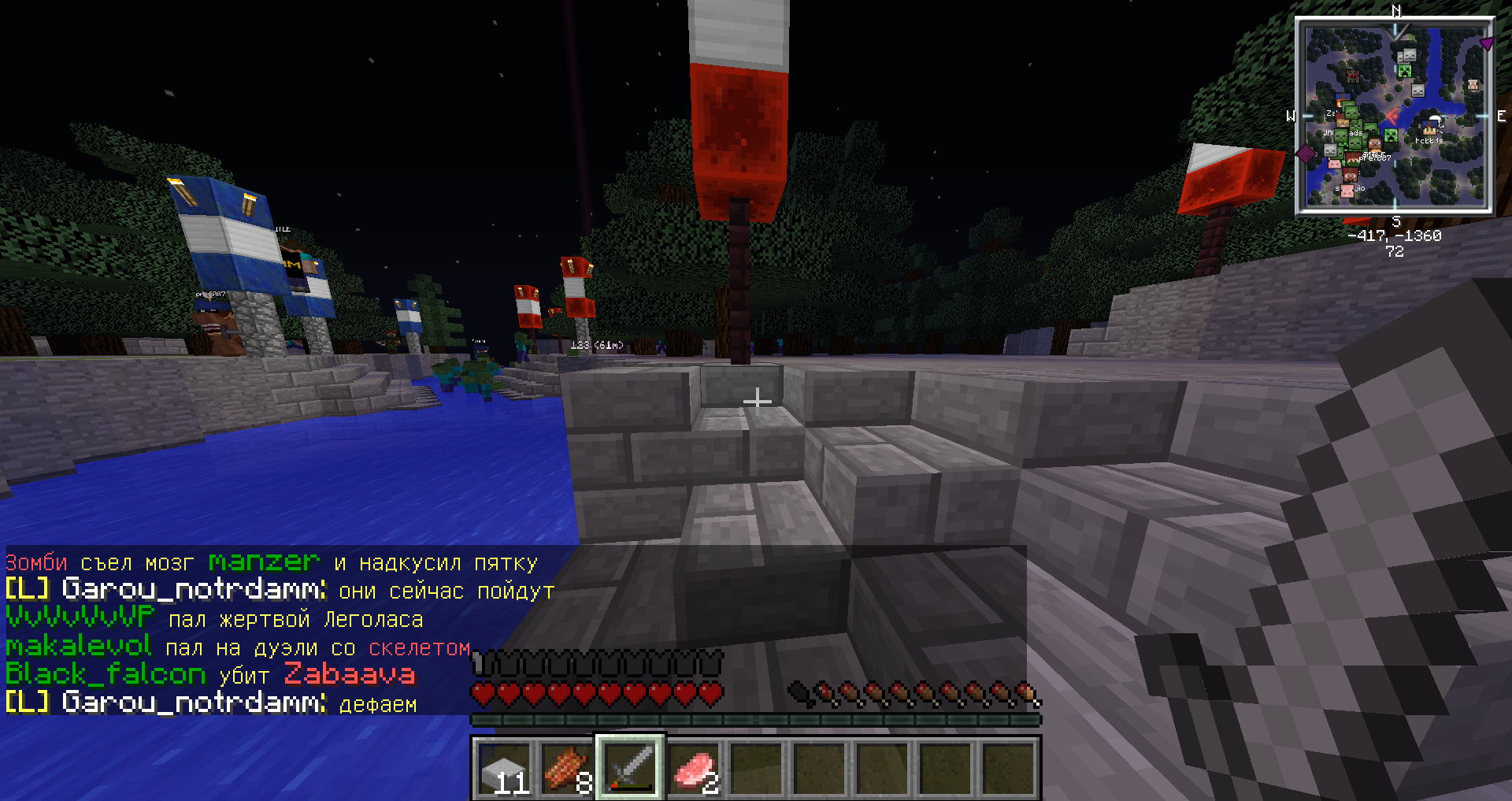Choose the stone sword hotbar slot
The width and height of the screenshot is (1512, 801).
click(x=631, y=768)
